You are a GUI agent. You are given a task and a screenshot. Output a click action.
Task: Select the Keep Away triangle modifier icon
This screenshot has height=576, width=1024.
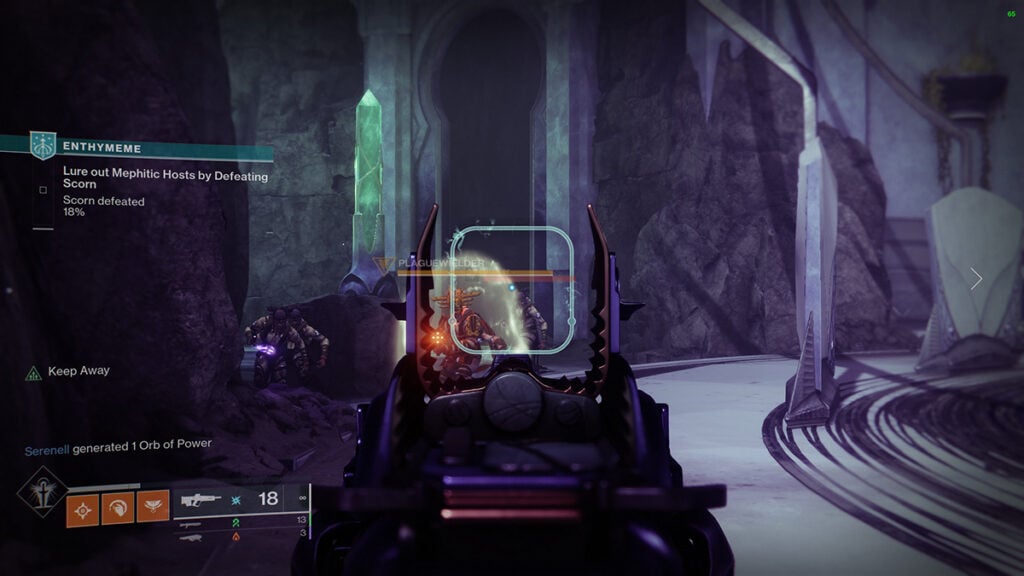pos(33,372)
